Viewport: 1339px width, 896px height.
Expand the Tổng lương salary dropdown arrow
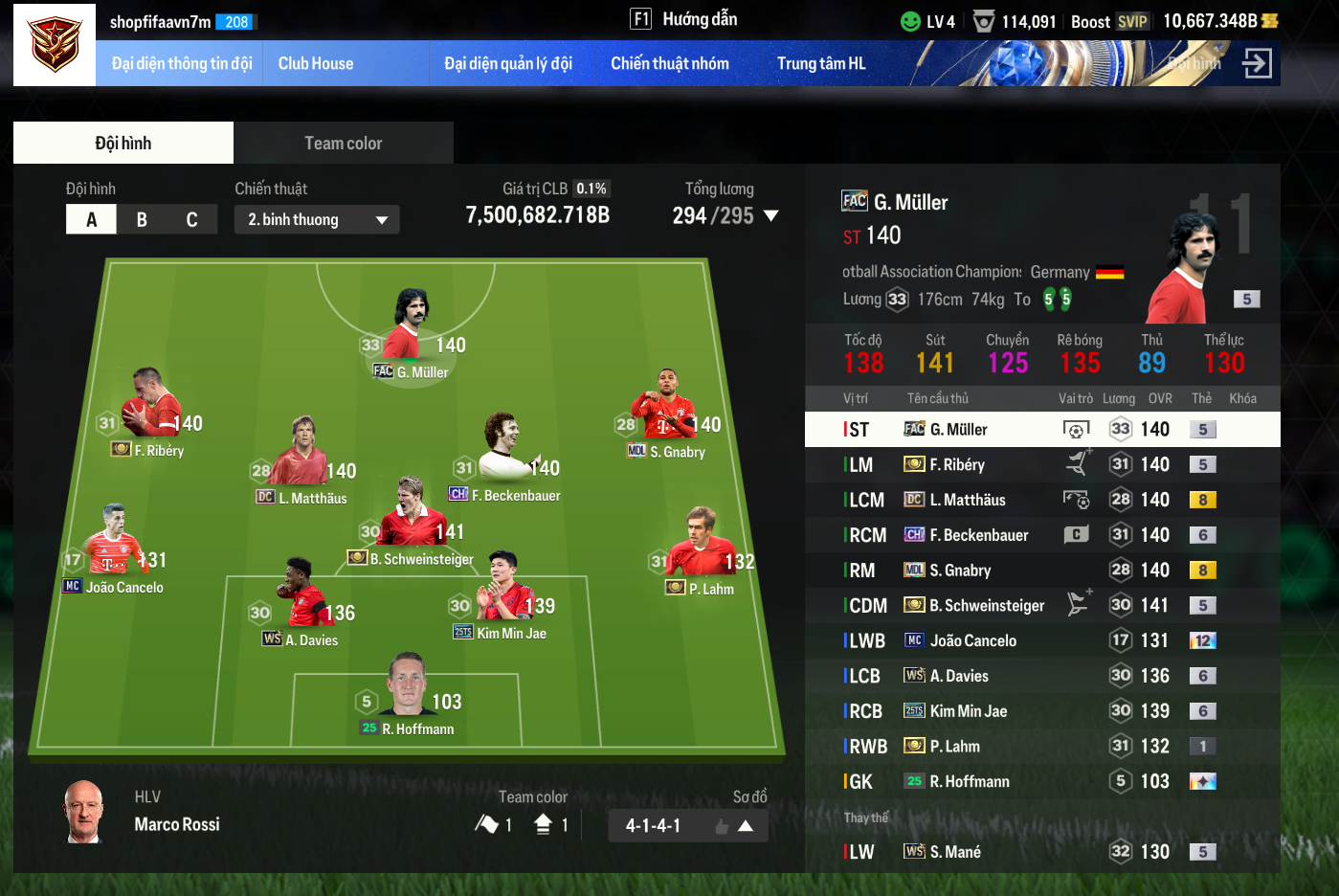770,216
